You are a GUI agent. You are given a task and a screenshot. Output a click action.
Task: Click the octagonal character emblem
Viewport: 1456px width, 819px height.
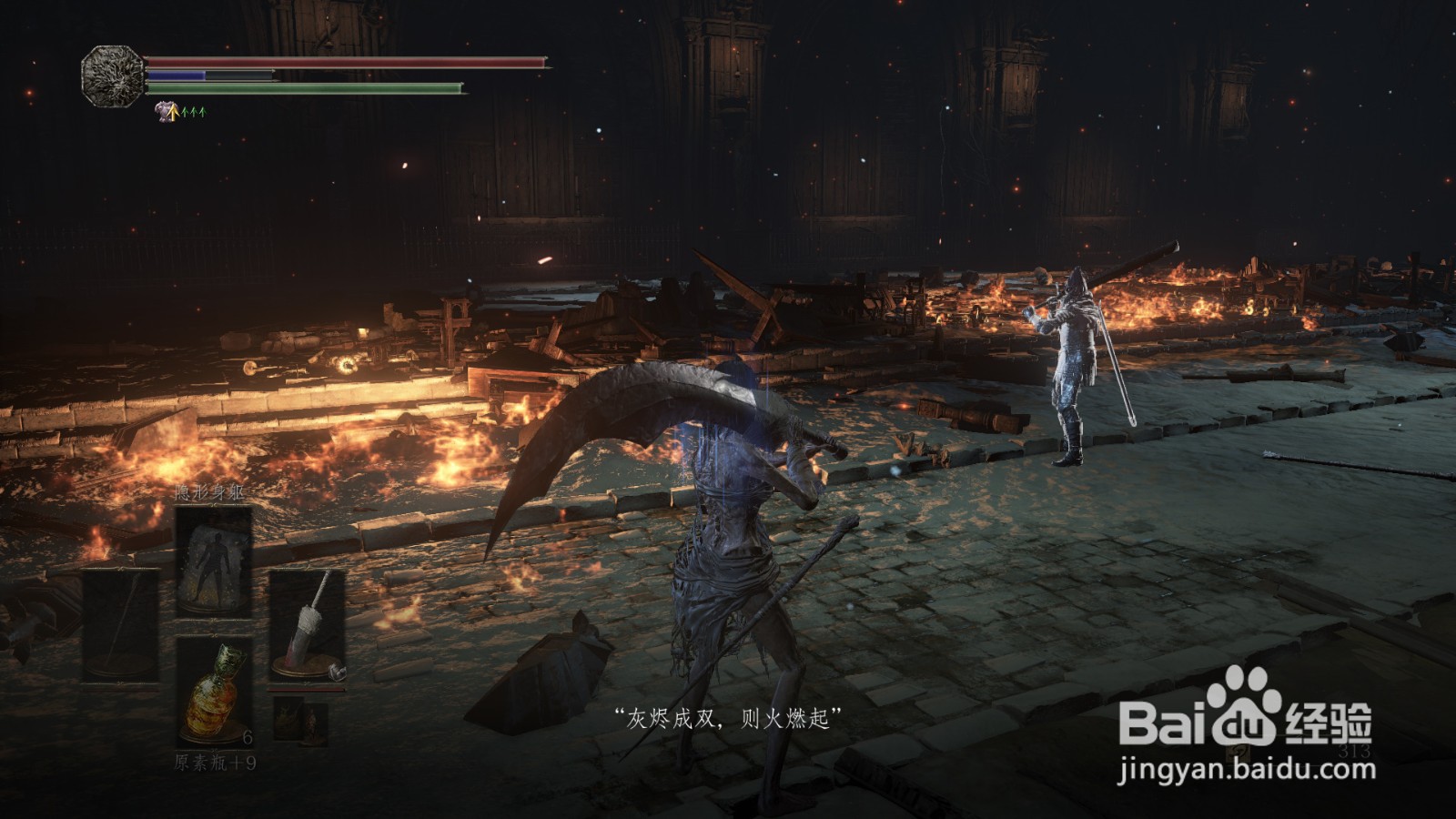pyautogui.click(x=112, y=76)
